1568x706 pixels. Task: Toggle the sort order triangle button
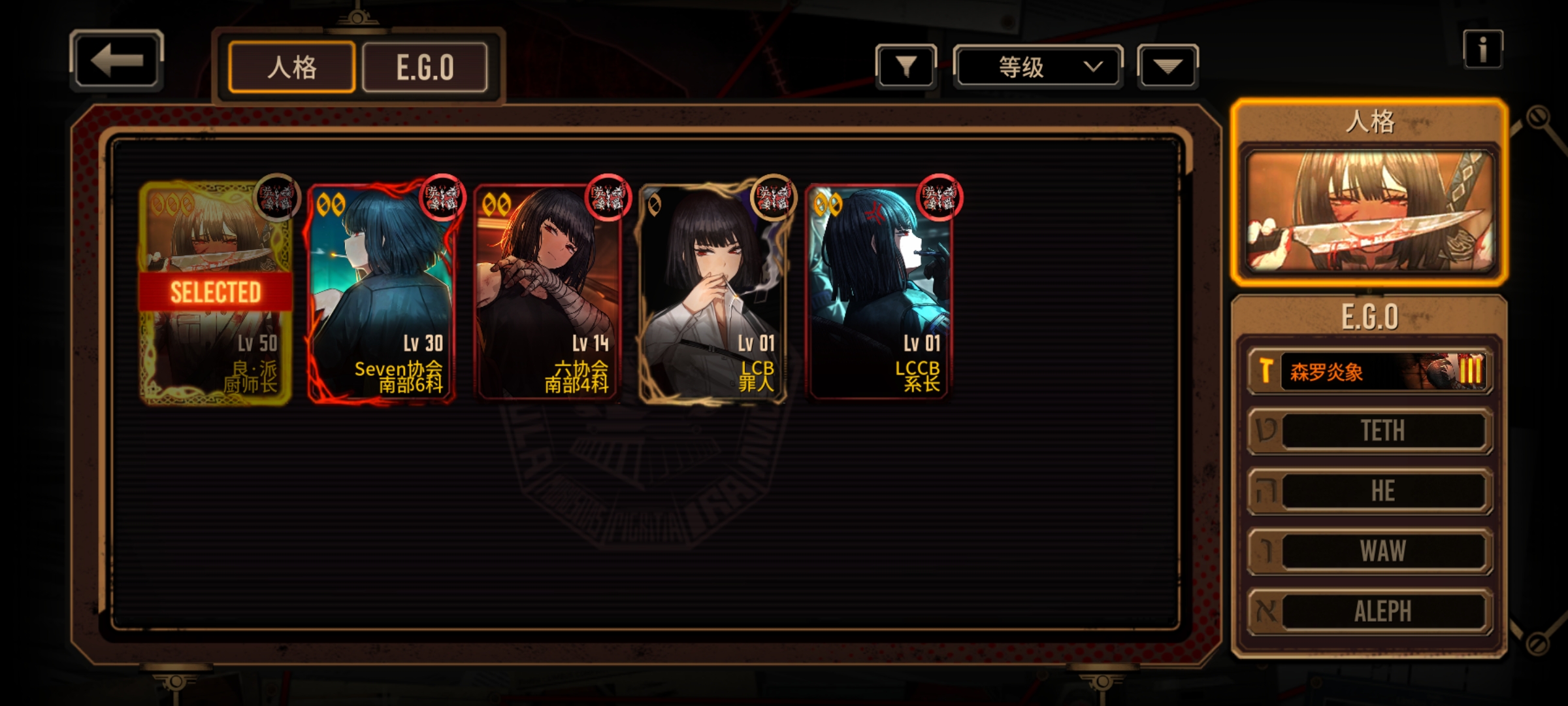point(1168,66)
